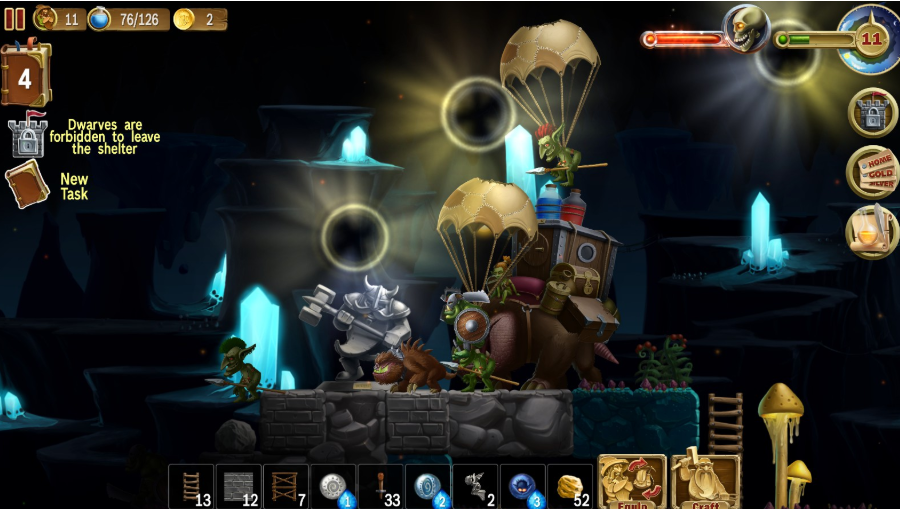Select the gold nugget slot
This screenshot has width=900, height=509.
[x=570, y=487]
